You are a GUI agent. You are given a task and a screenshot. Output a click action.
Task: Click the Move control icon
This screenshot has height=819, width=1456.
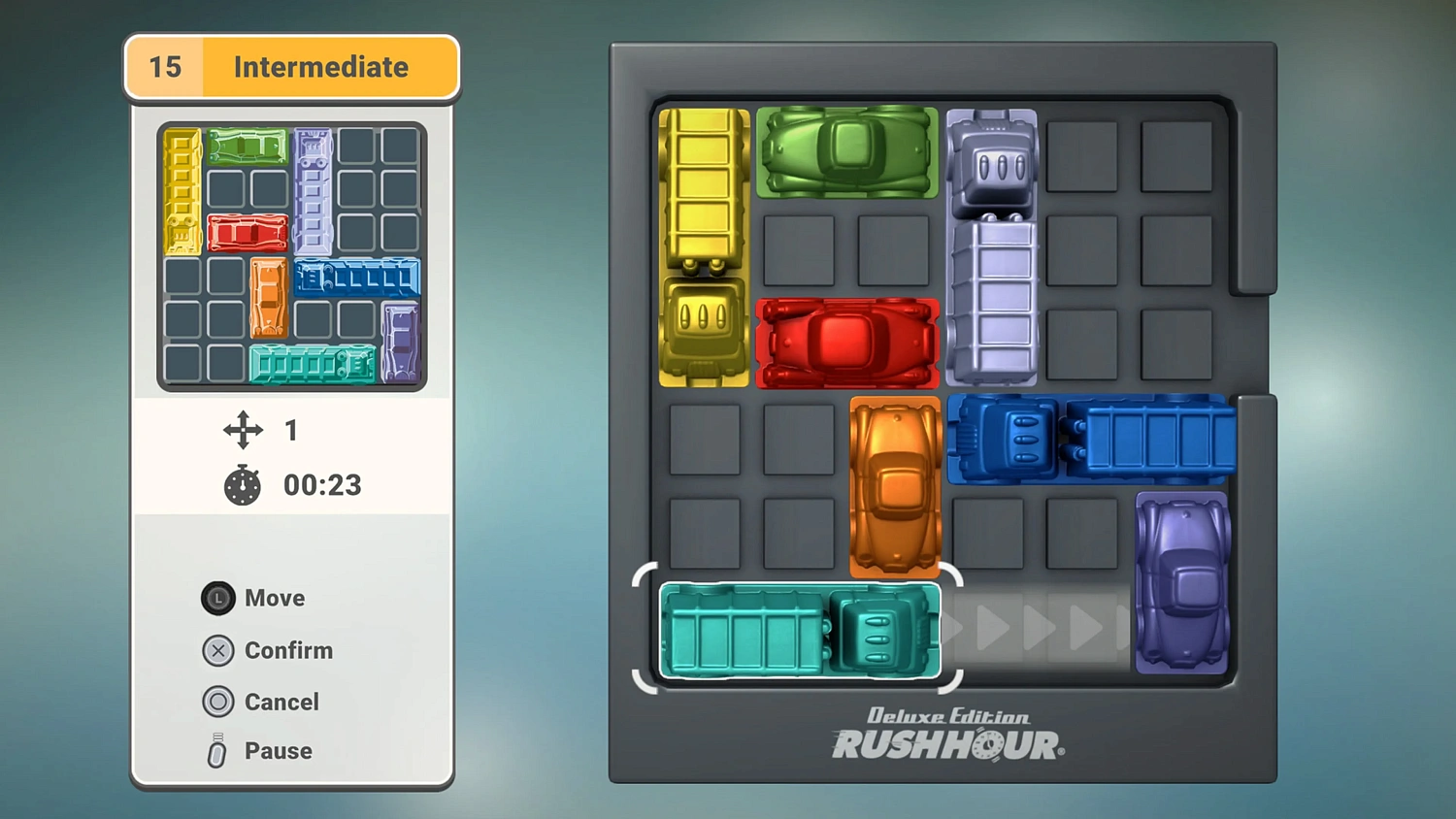point(218,598)
